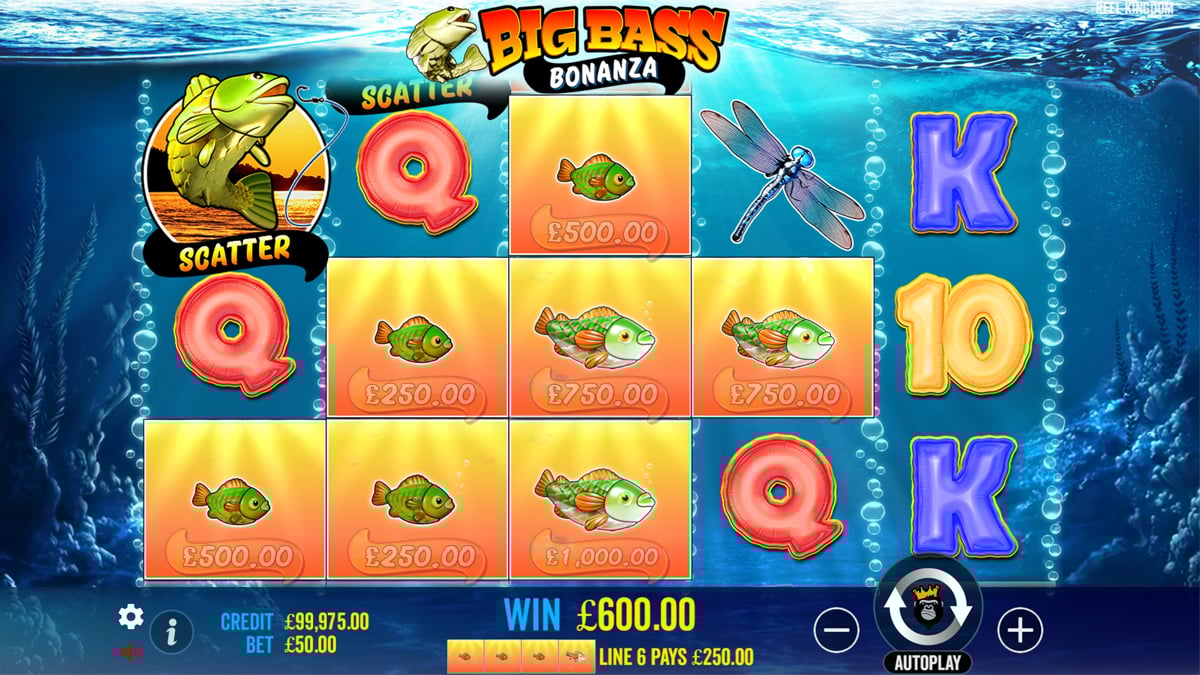
Task: Activate the Autoplay option
Action: coord(928,662)
